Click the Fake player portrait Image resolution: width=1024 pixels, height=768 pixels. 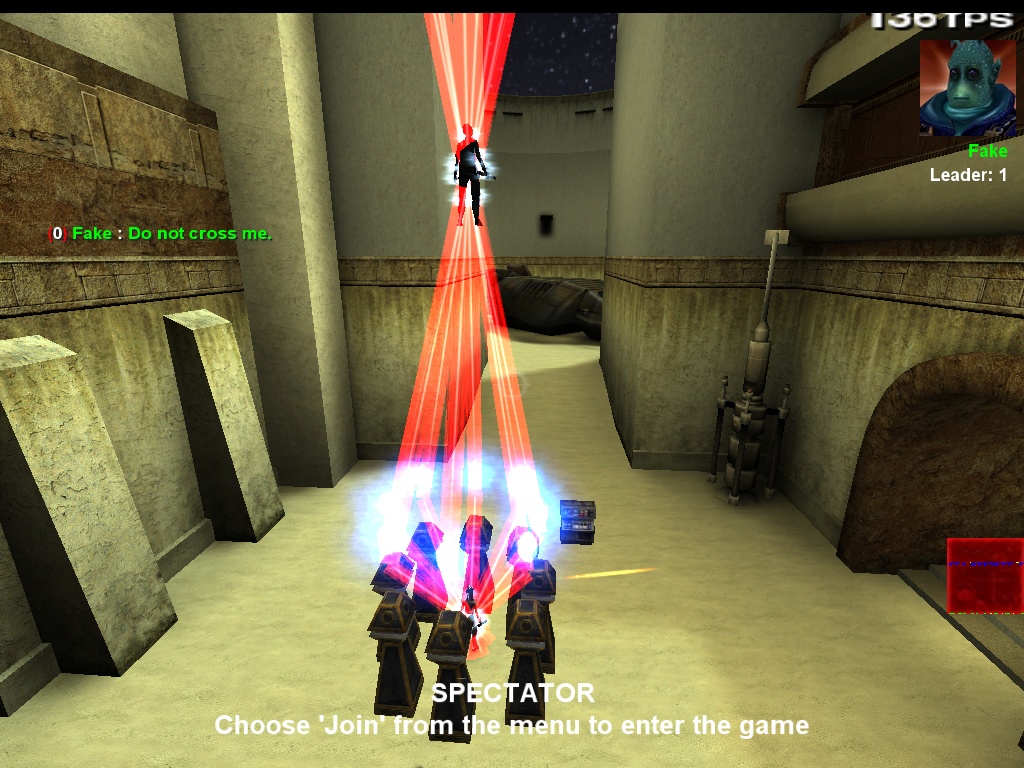click(x=967, y=88)
